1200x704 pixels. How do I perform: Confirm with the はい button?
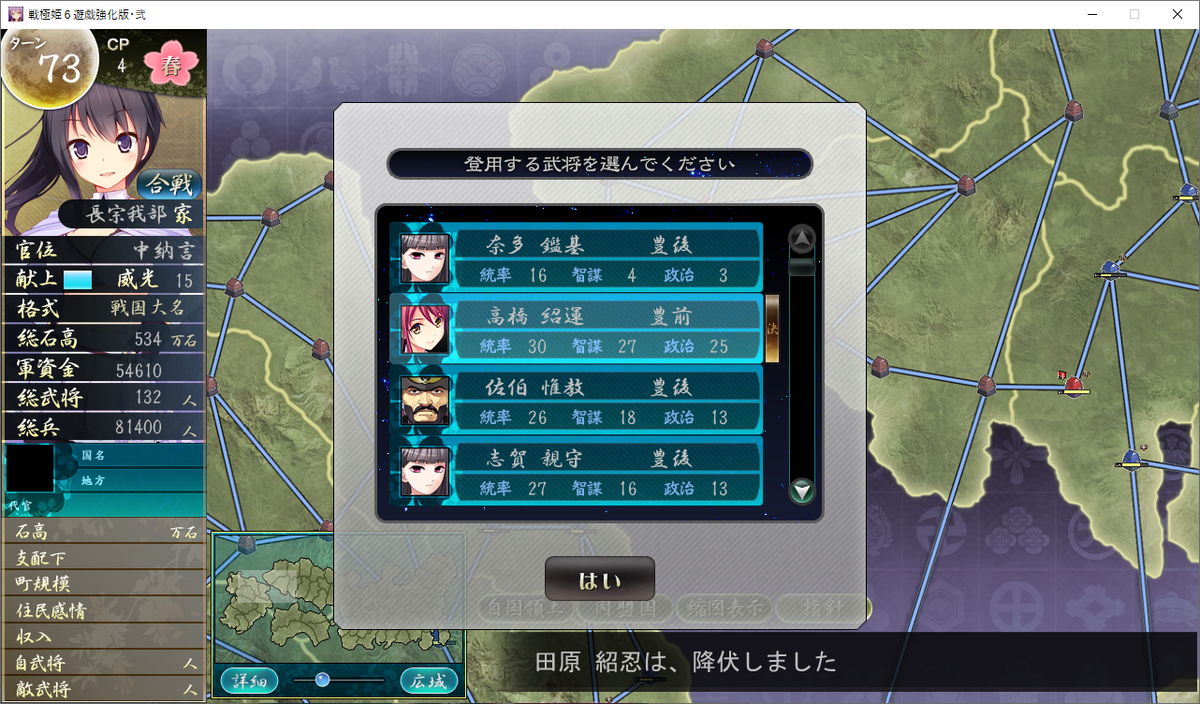click(x=599, y=580)
